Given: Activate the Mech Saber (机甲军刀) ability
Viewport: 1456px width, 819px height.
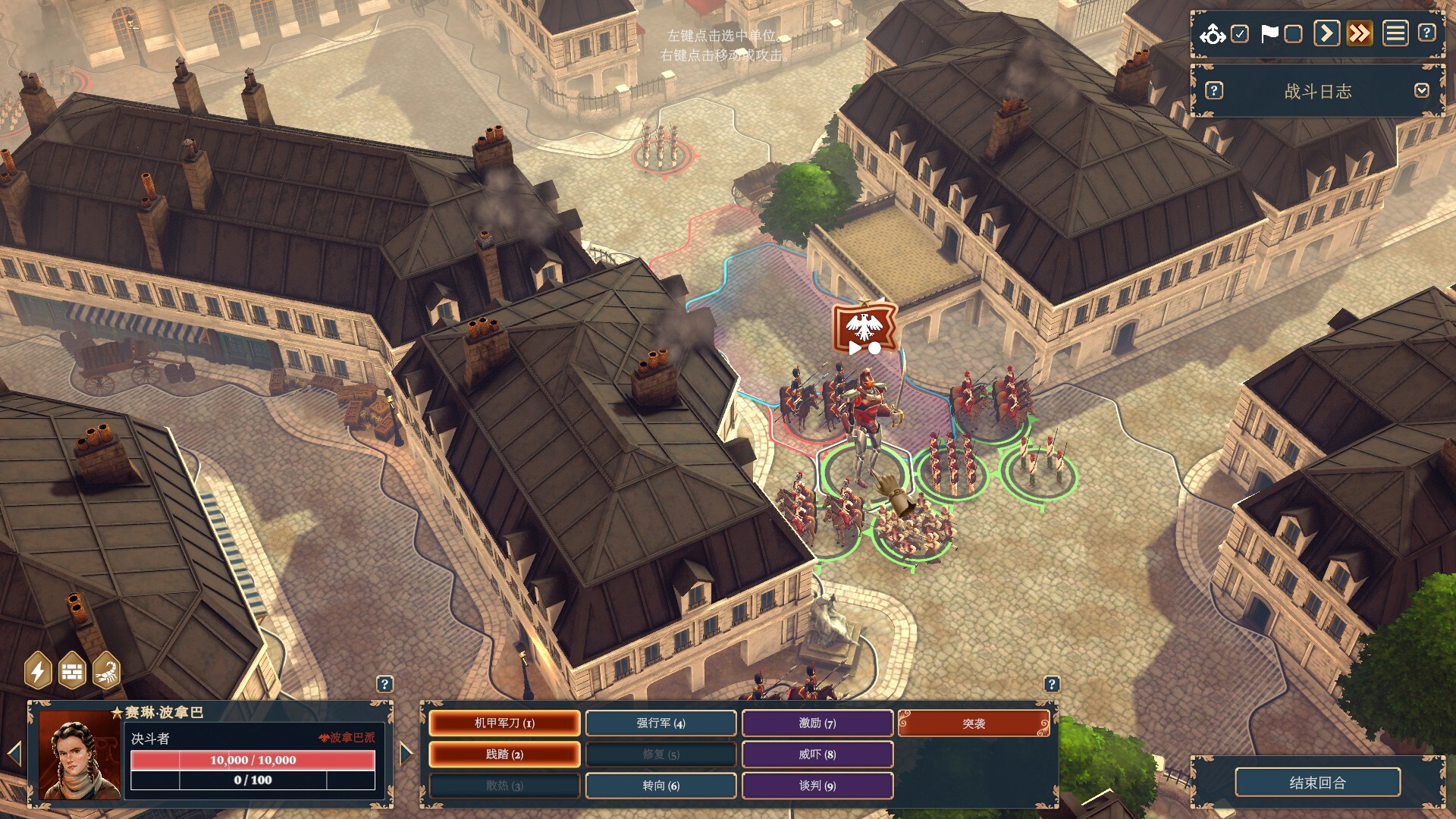Looking at the screenshot, I should [504, 723].
